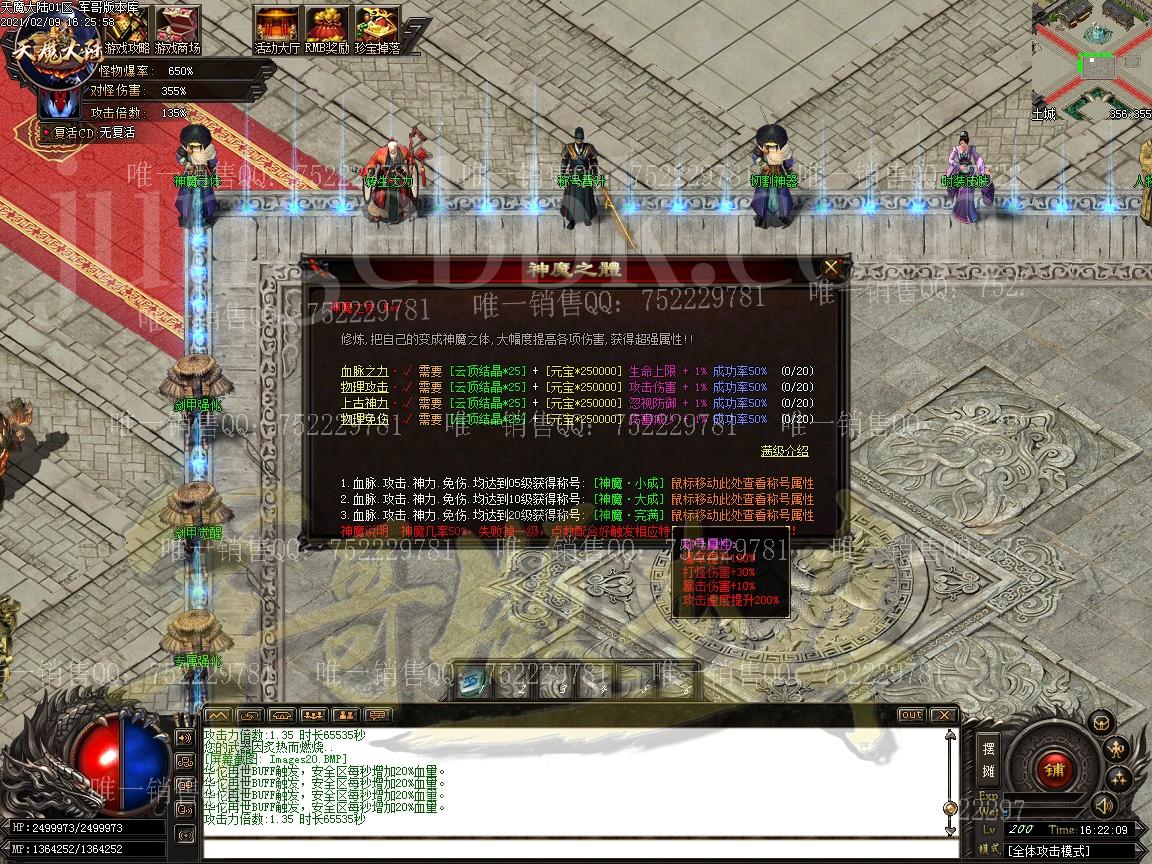Train the 物理免伤 attribute
1152x864 pixels.
[x=364, y=419]
